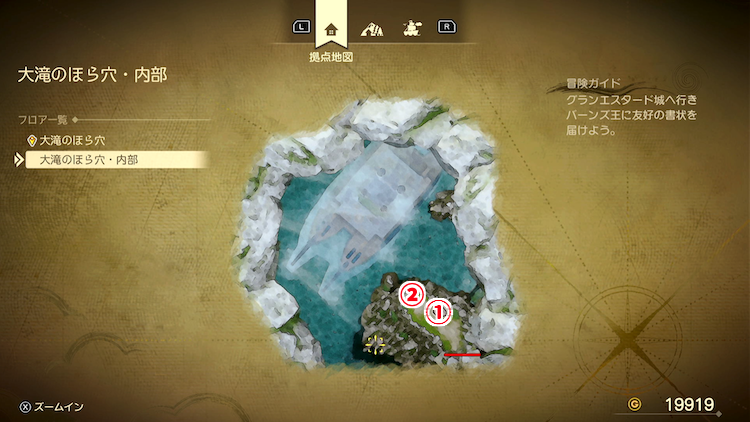750x422 pixels.
Task: Switch to the mountain map tab
Action: [x=373, y=28]
